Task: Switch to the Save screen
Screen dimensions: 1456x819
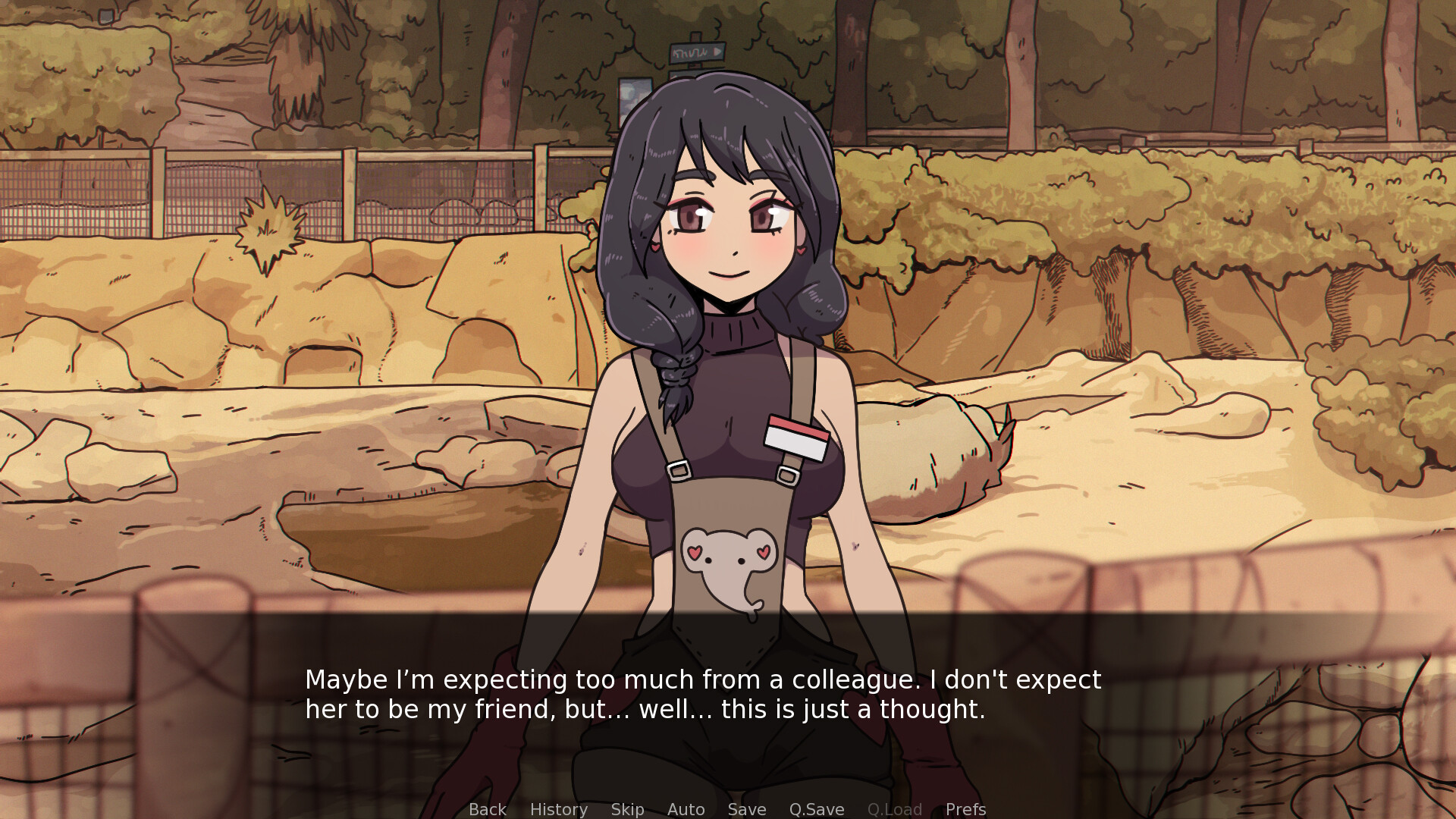Action: 746,809
